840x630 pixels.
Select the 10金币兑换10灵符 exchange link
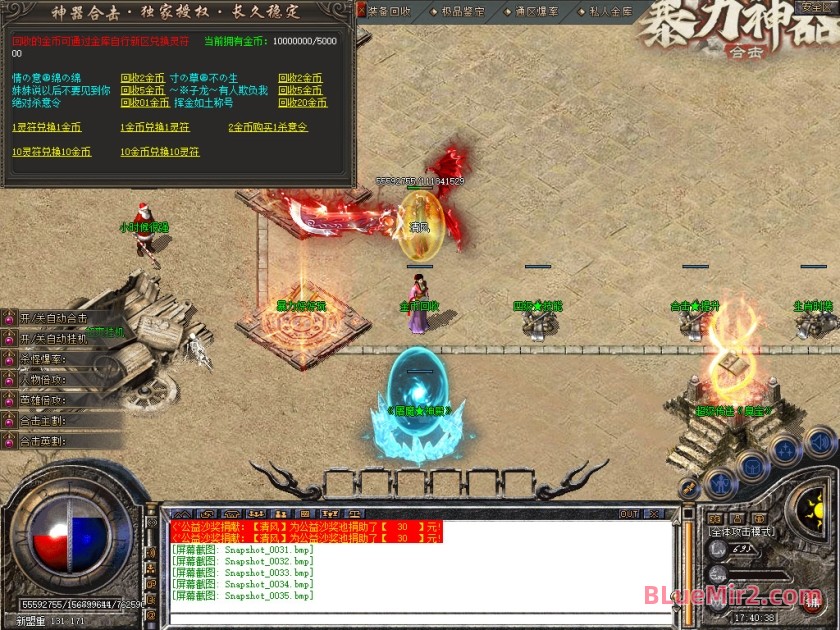click(160, 152)
